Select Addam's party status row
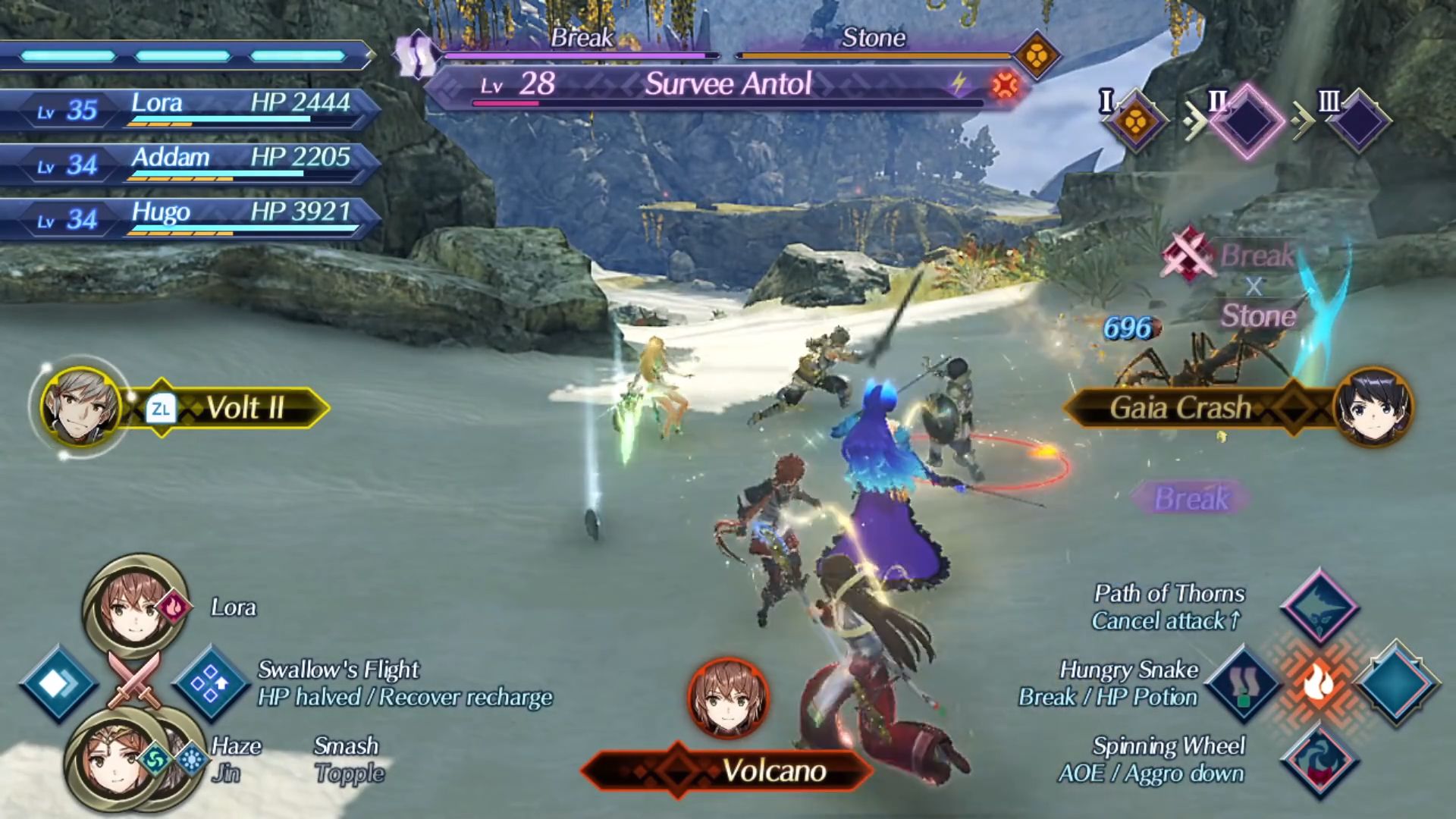This screenshot has width=1456, height=819. [190, 163]
